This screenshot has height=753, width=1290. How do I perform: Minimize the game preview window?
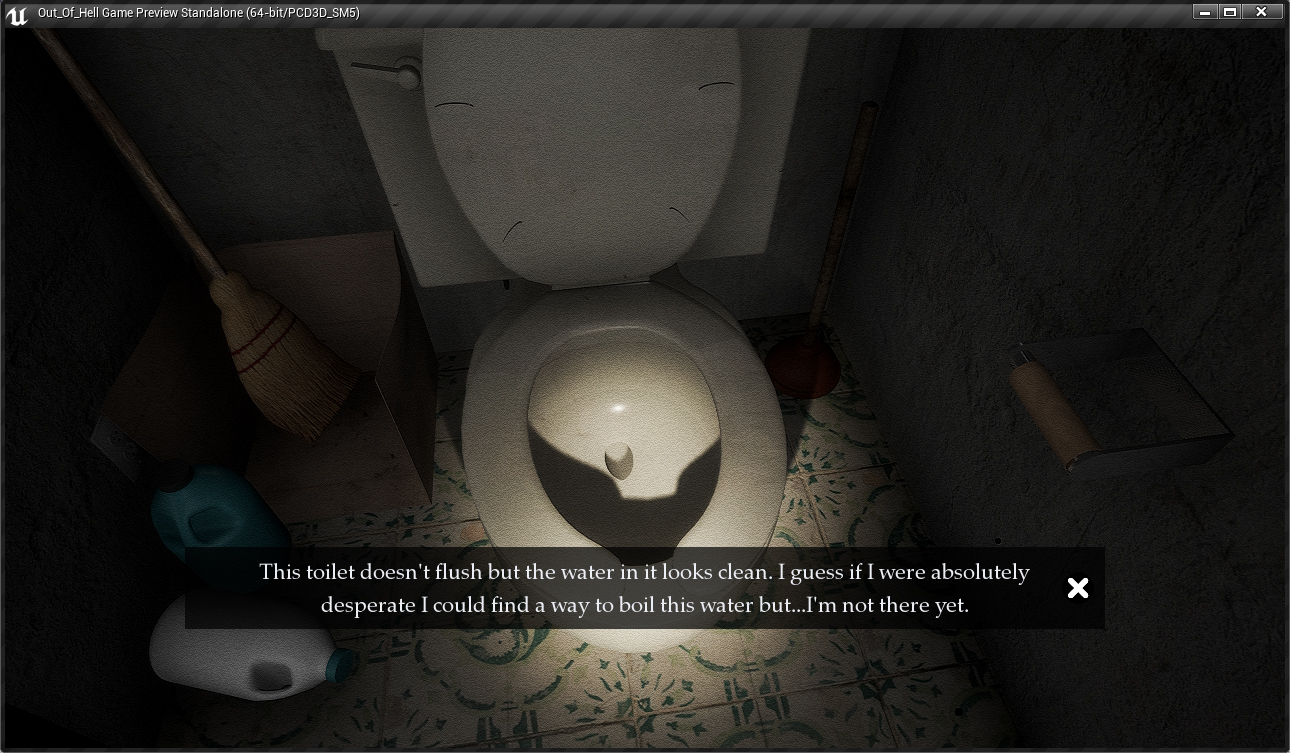point(1205,12)
